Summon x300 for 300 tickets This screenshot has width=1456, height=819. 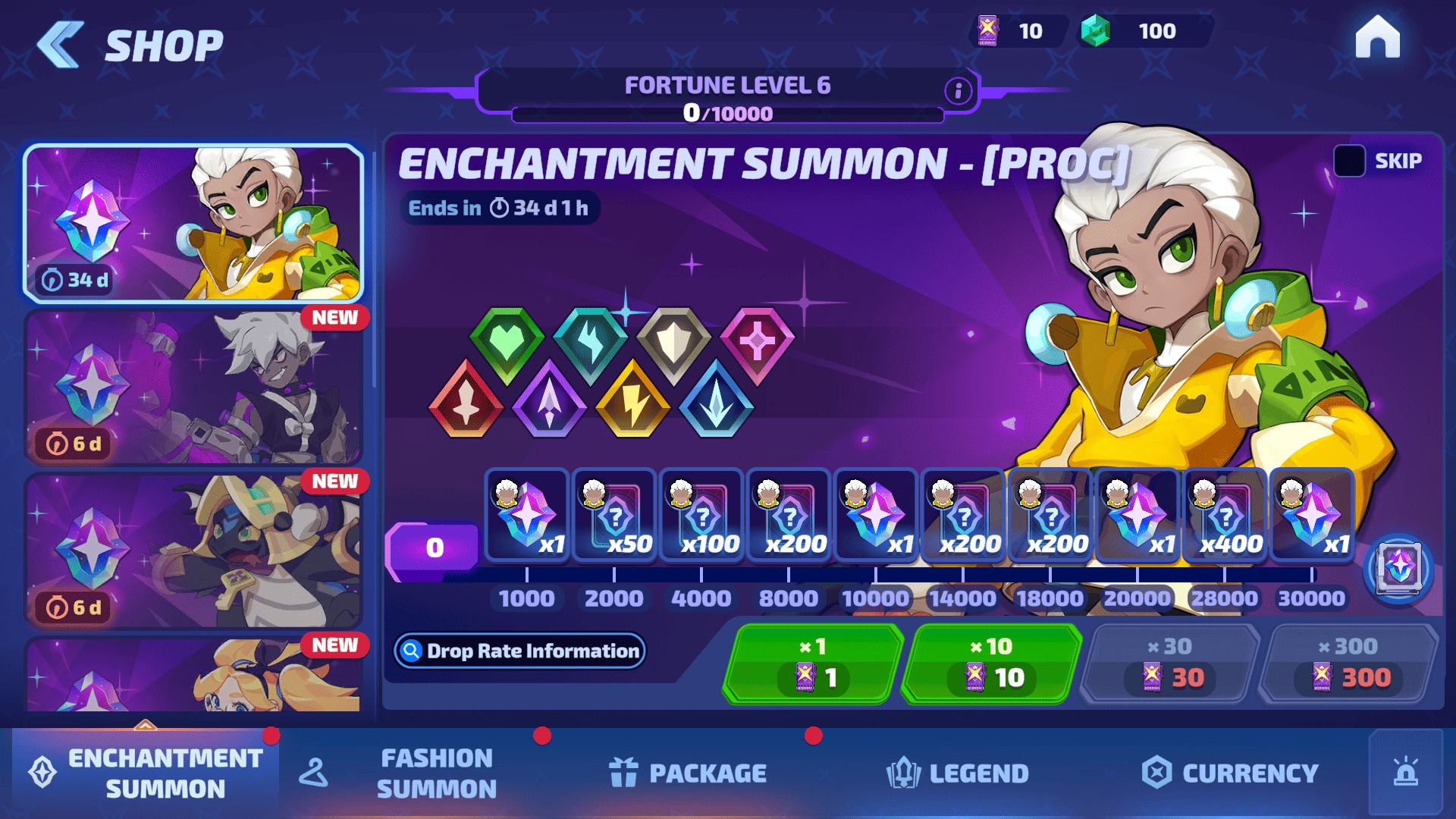point(1348,664)
